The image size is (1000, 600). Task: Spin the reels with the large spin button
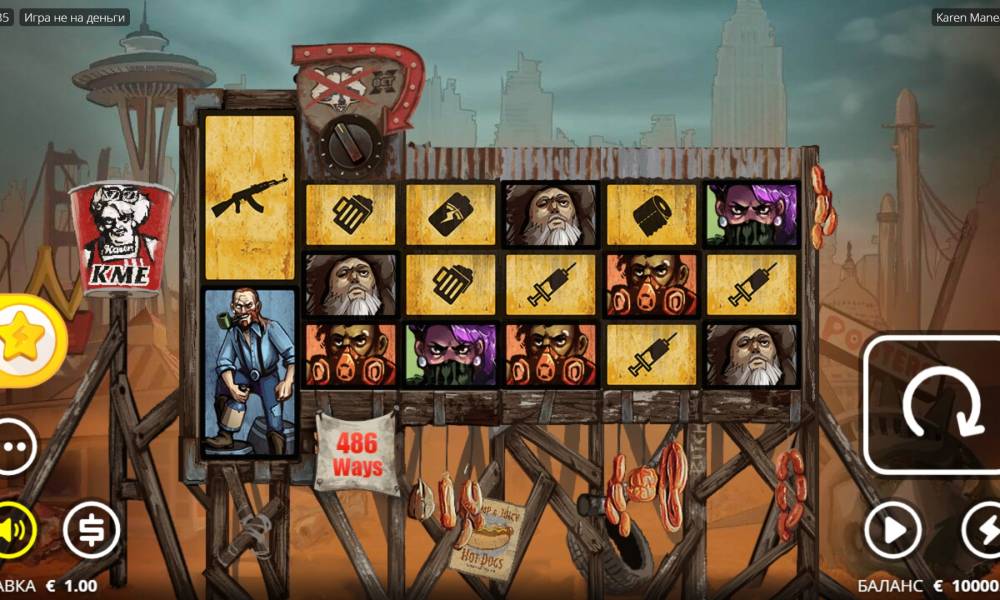(932, 405)
